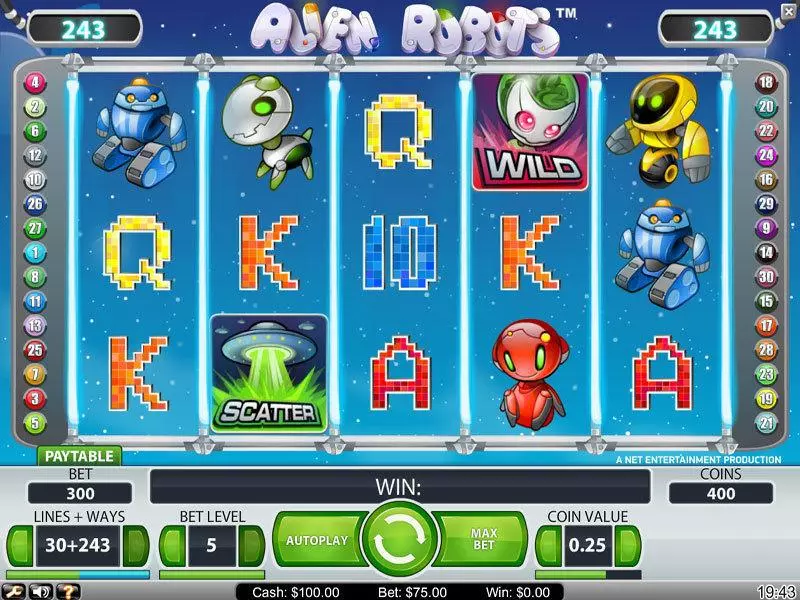Open game settings wrench icon
This screenshot has height=600, width=800.
click(12, 592)
